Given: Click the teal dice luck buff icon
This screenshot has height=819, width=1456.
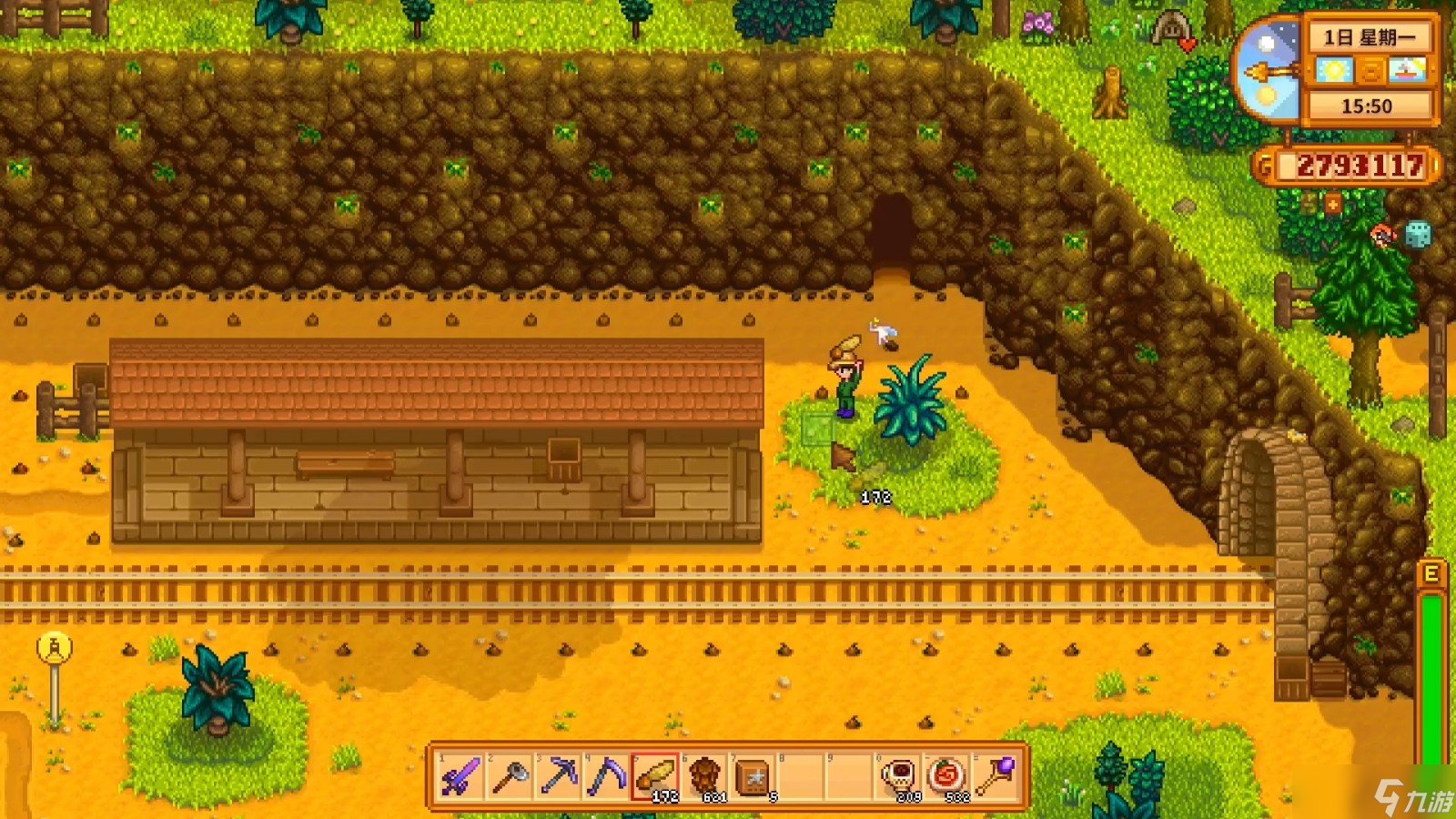Looking at the screenshot, I should [1418, 235].
